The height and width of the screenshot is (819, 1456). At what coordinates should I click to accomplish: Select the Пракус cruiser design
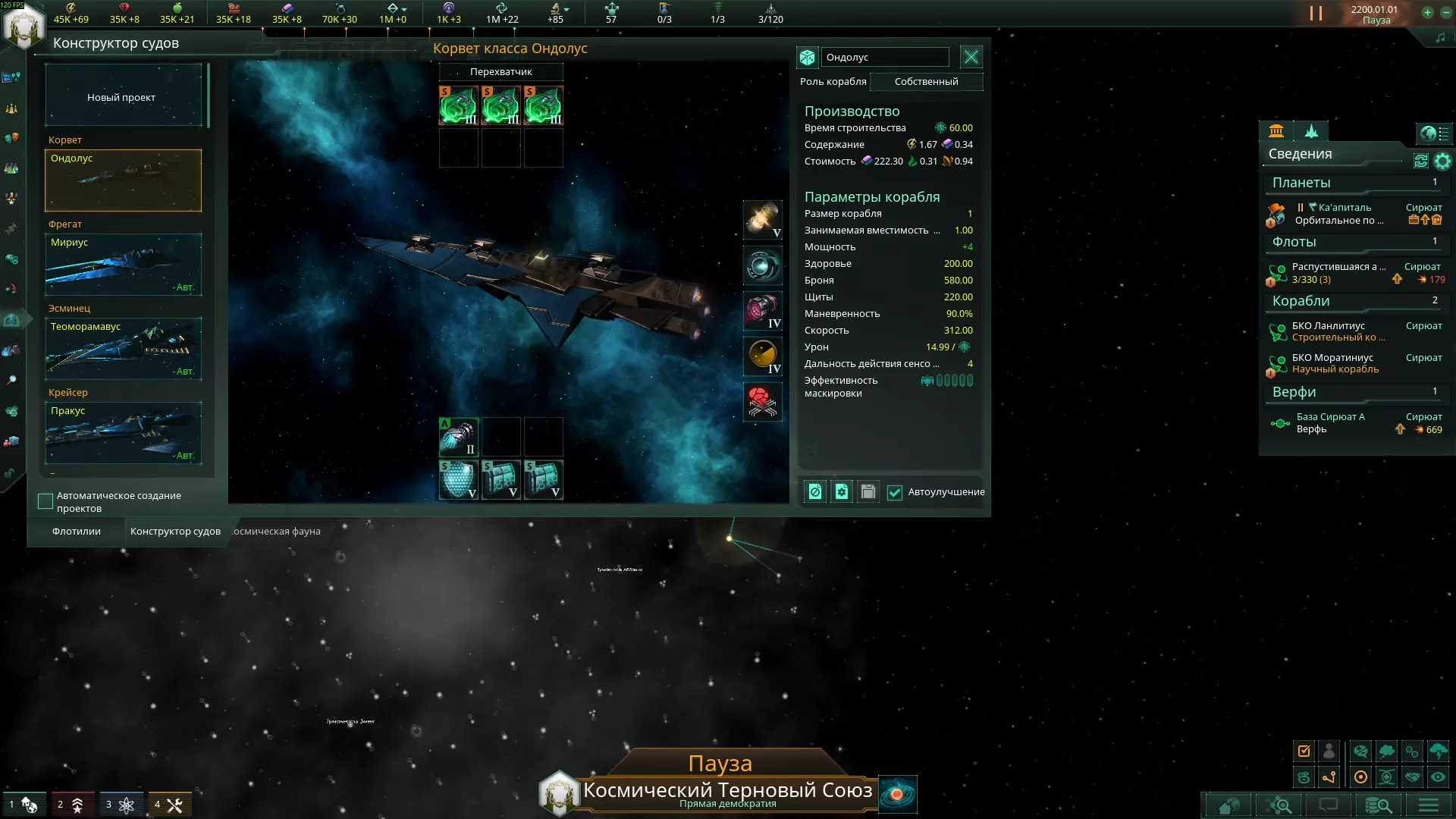[123, 432]
